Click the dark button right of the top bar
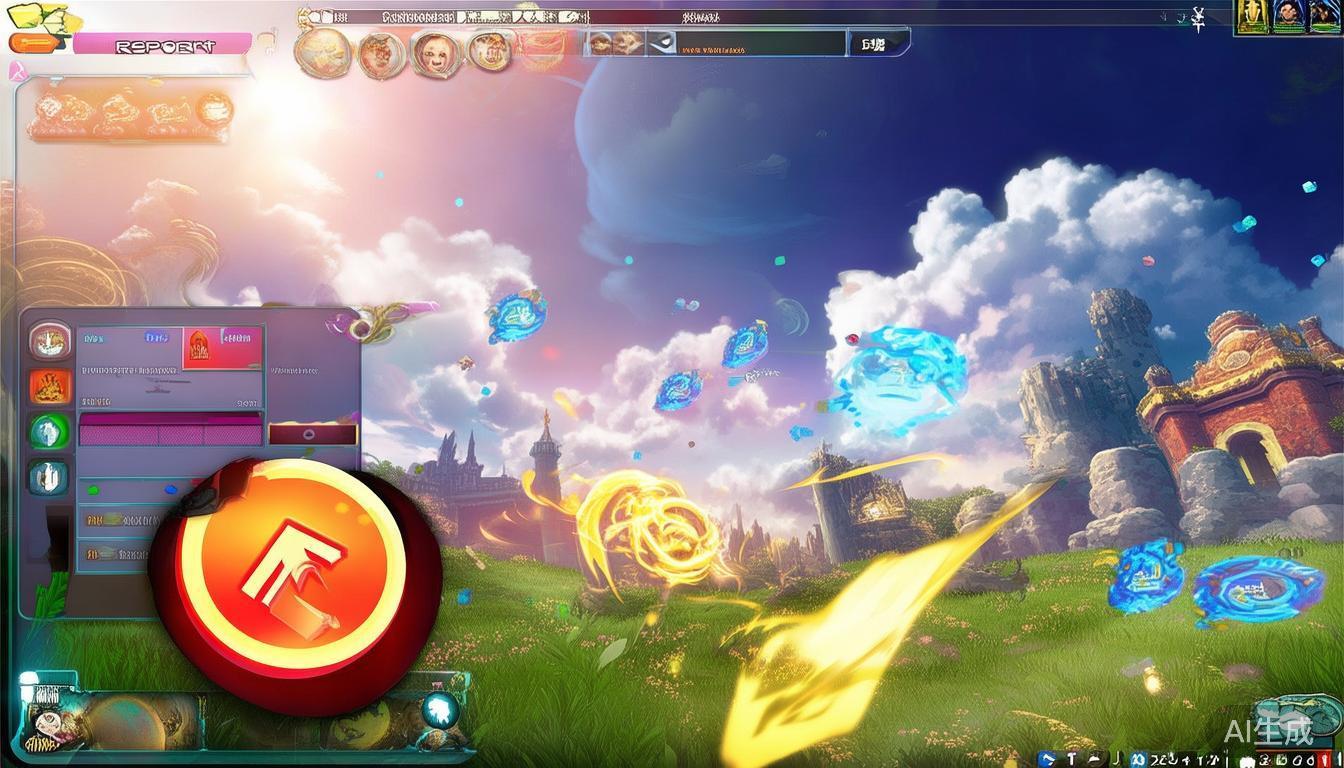This screenshot has height=768, width=1344. 879,44
